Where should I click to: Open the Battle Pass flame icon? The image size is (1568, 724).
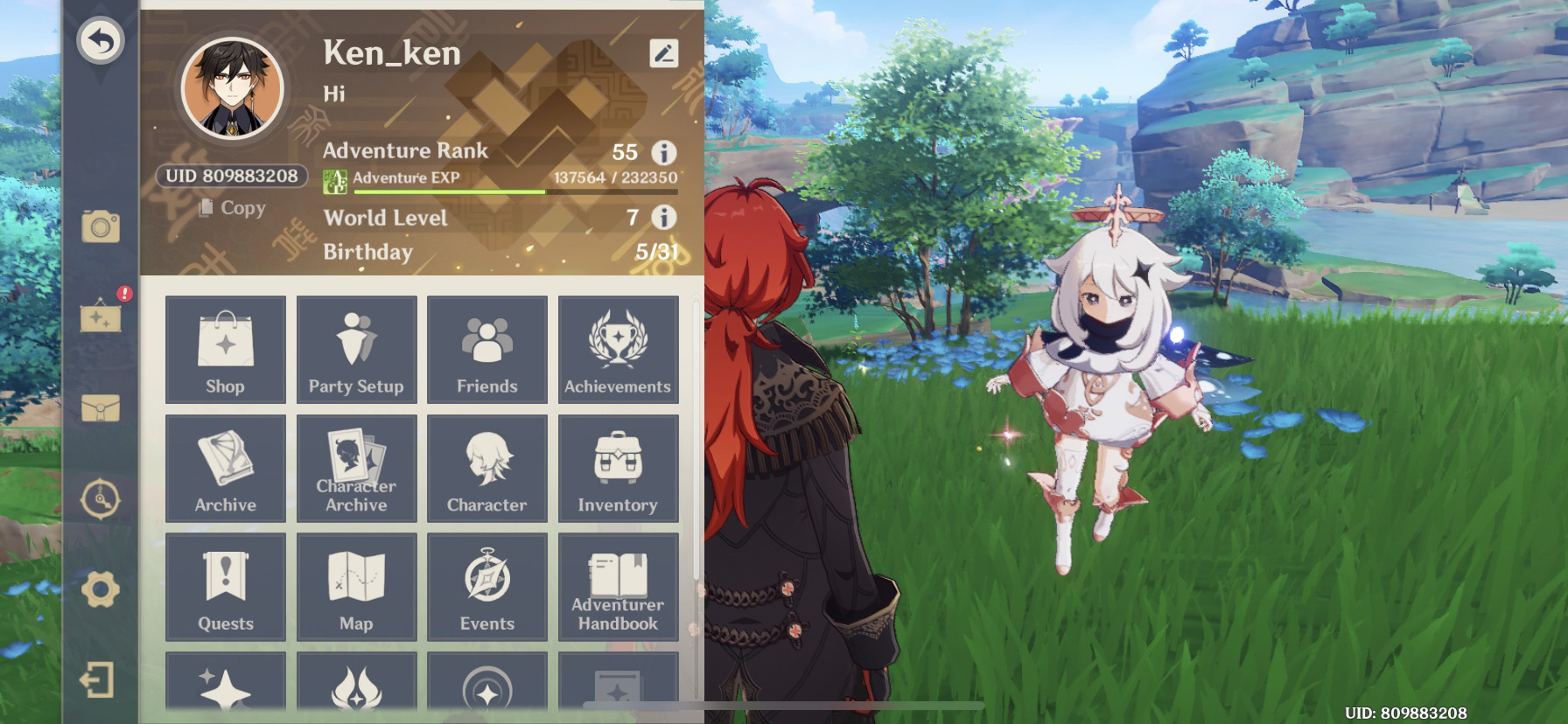[356, 691]
